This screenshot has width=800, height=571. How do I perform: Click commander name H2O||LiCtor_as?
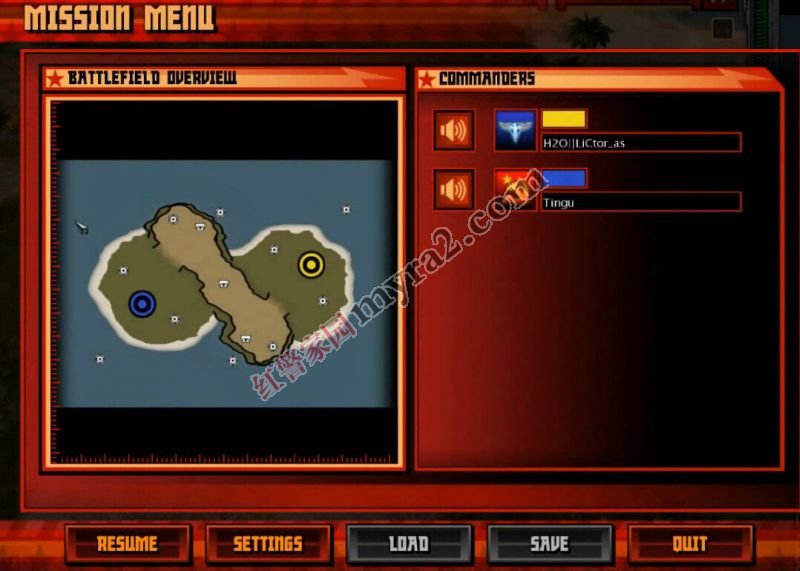[640, 143]
